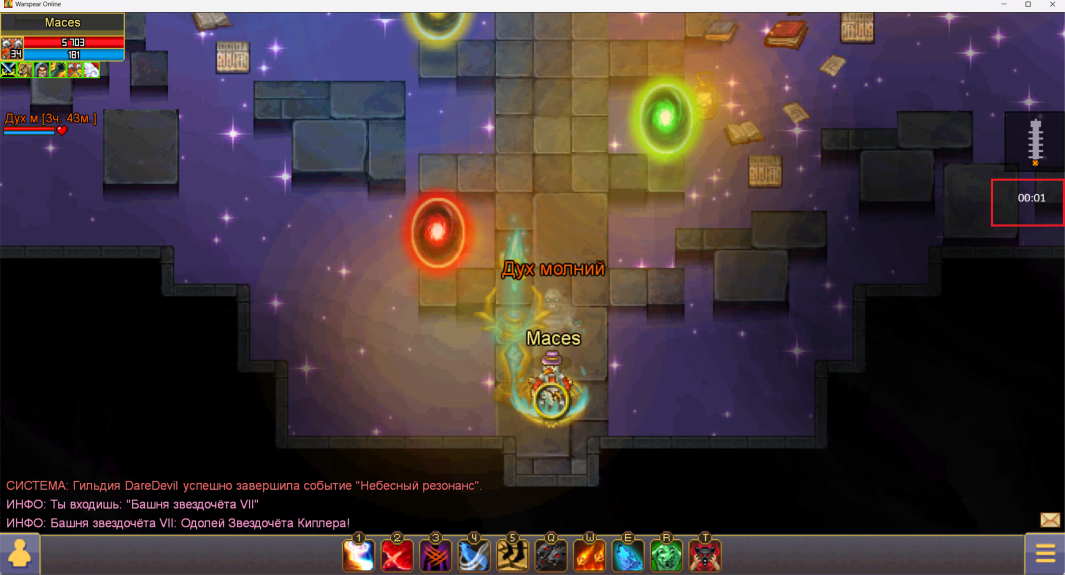Activate the lightning bolt skill in slot 1
1065x575 pixels.
(x=359, y=555)
